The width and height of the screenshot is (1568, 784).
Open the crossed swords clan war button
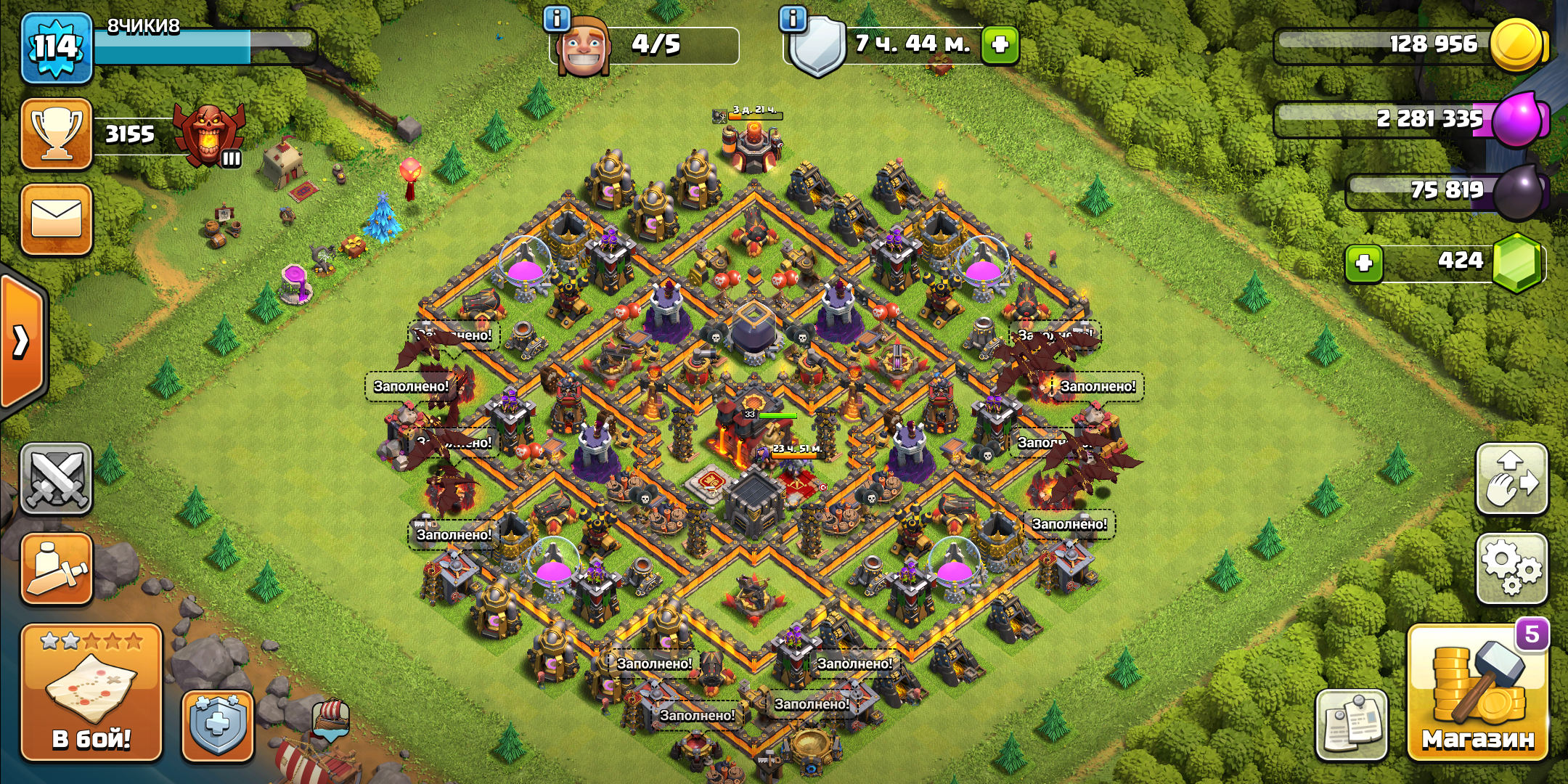[x=57, y=478]
